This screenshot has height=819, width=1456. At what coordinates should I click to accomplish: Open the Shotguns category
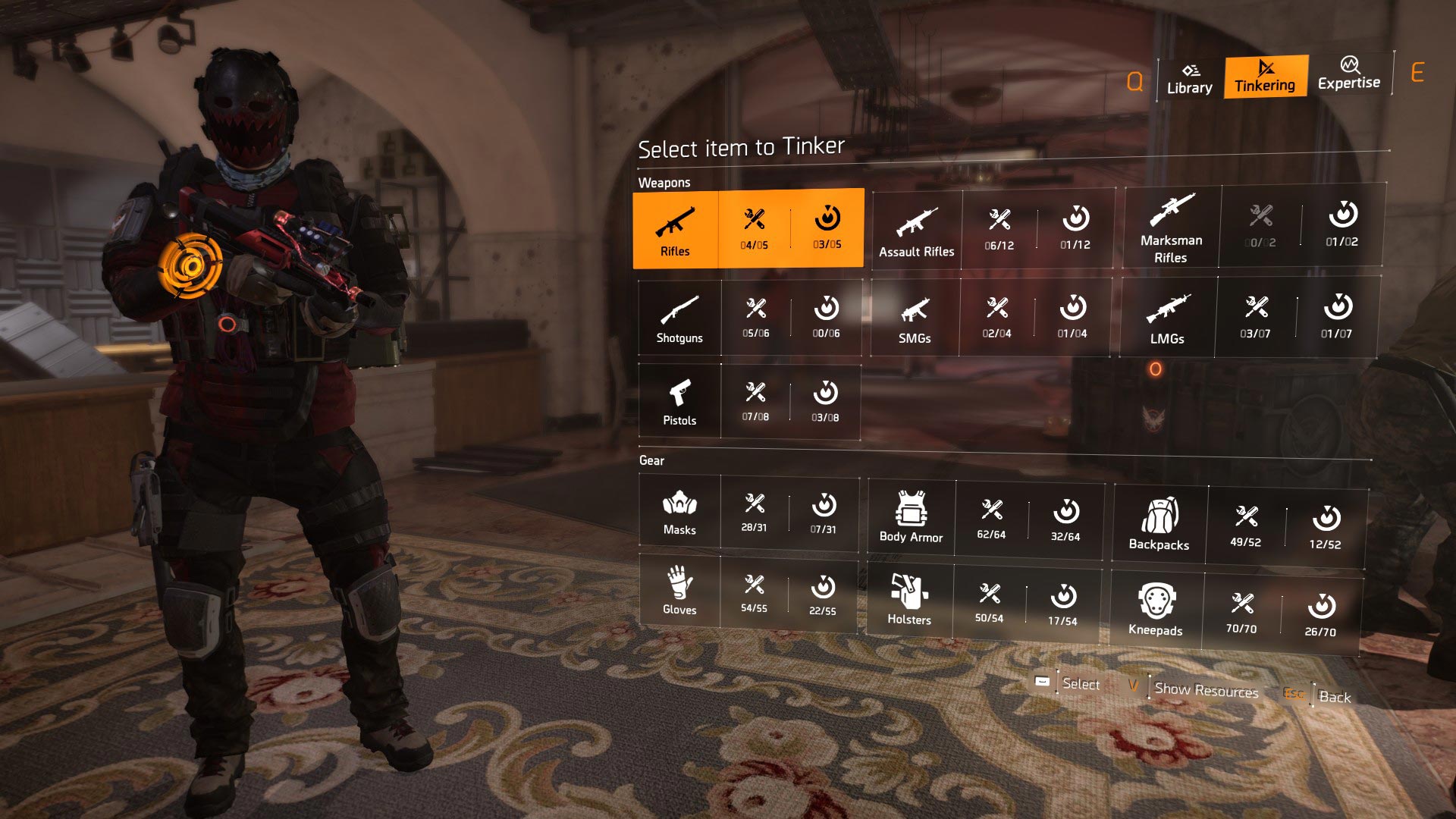pyautogui.click(x=679, y=318)
